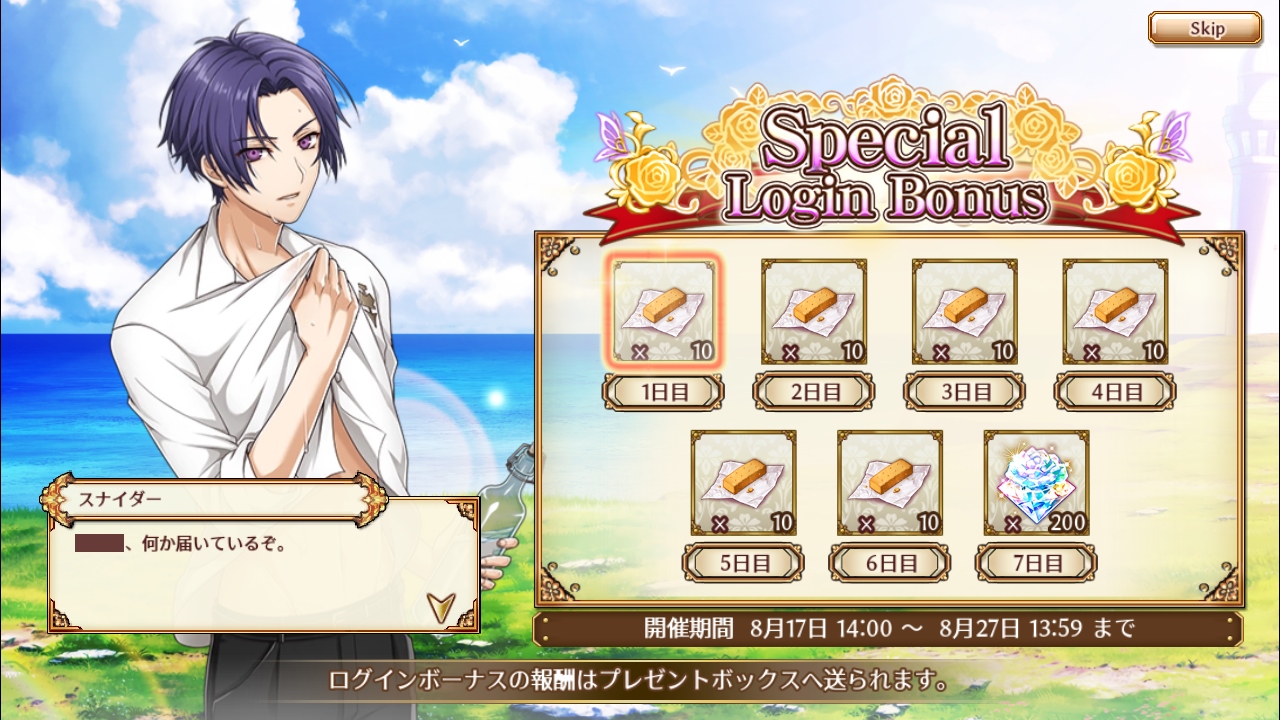Skip the login bonus scene
Image resolution: width=1280 pixels, height=720 pixels.
(x=1205, y=28)
